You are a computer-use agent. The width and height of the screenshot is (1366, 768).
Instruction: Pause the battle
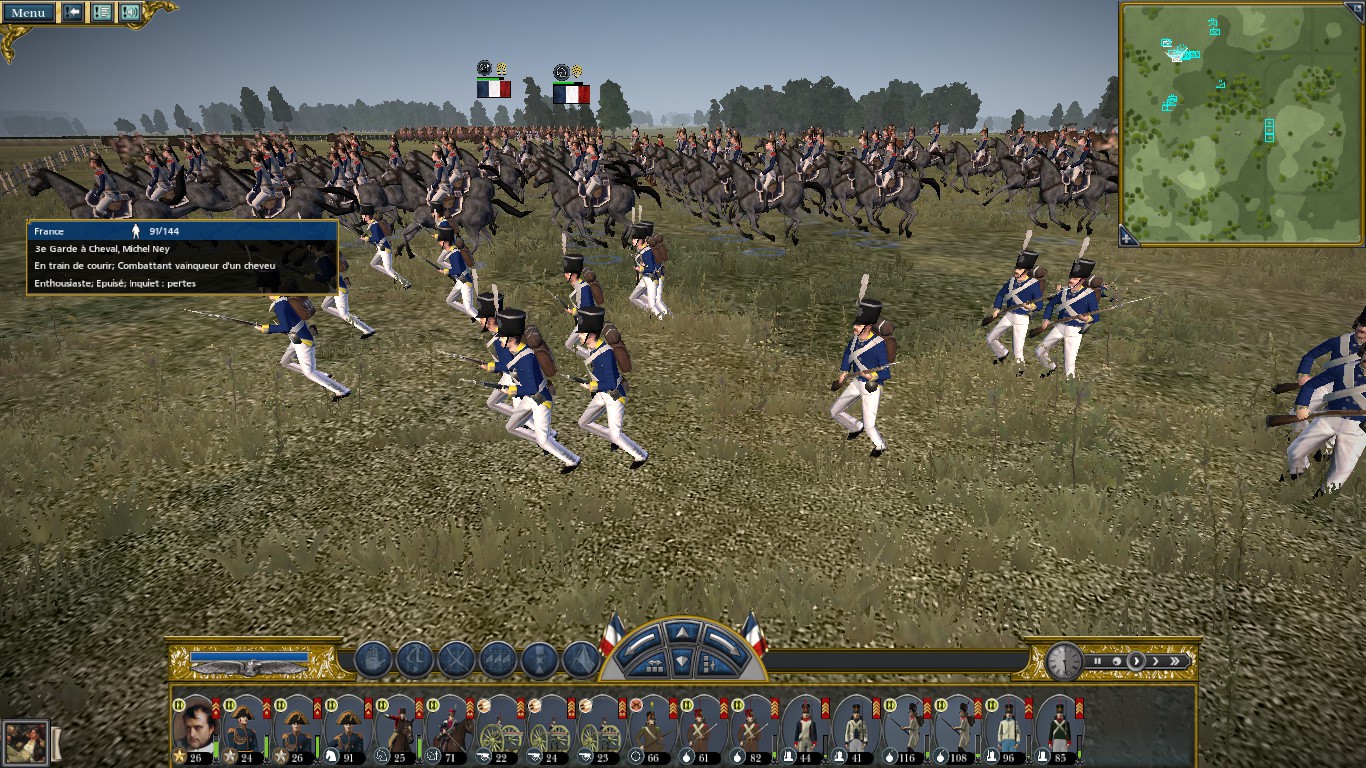[1098, 661]
